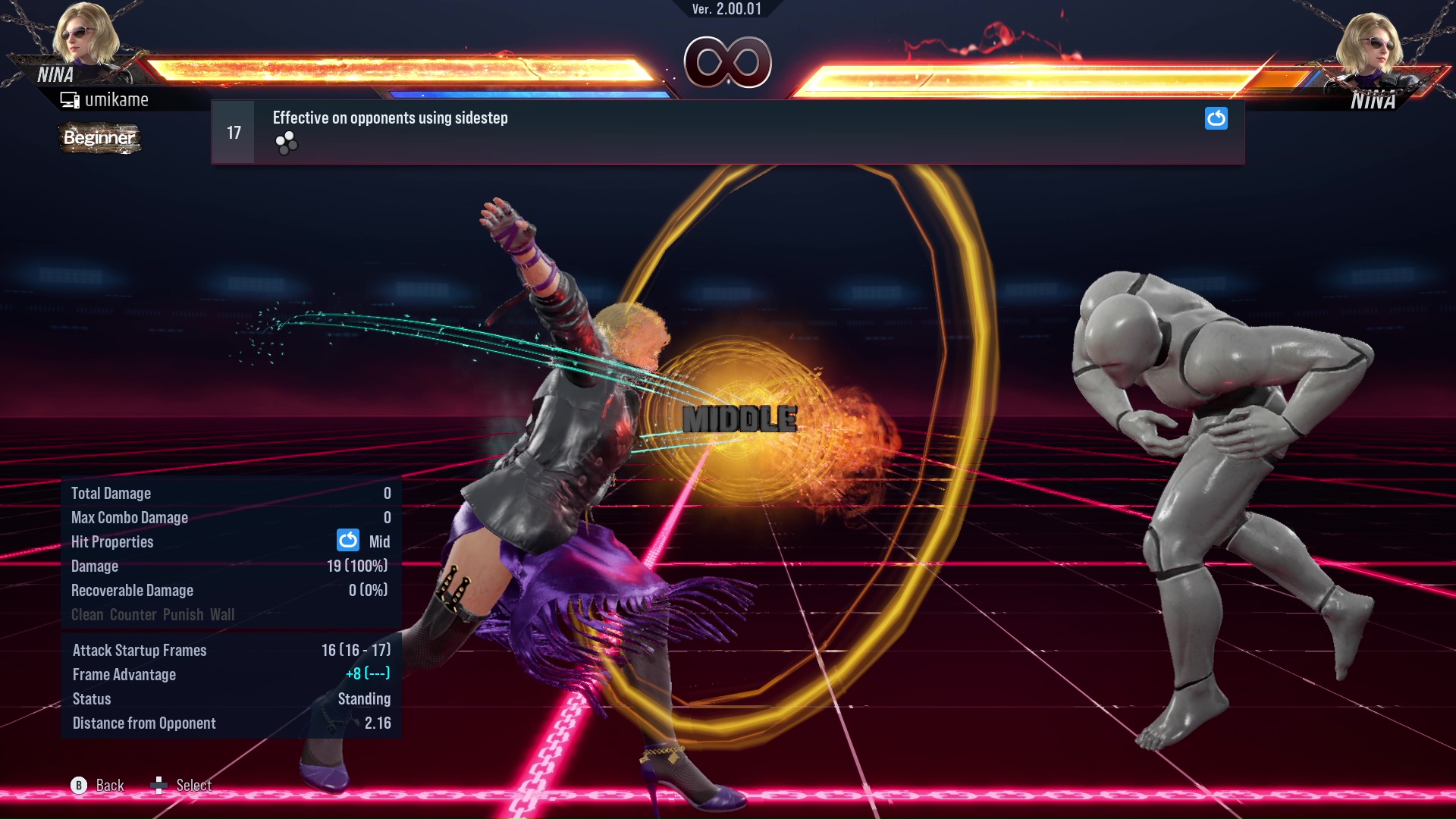Click the infinity round timer symbol
Image resolution: width=1456 pixels, height=819 pixels.
(x=729, y=64)
